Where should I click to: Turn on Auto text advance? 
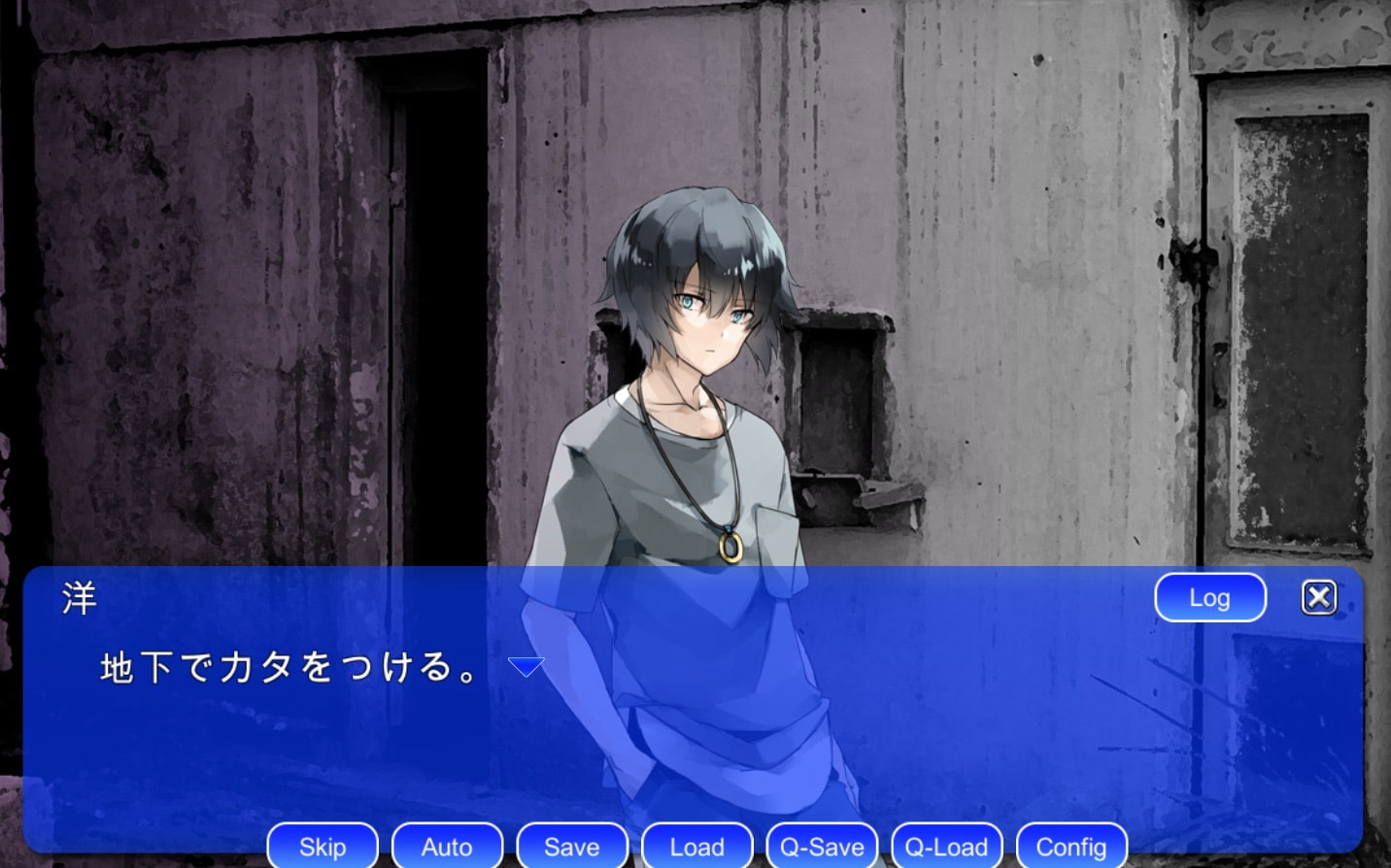pyautogui.click(x=447, y=847)
